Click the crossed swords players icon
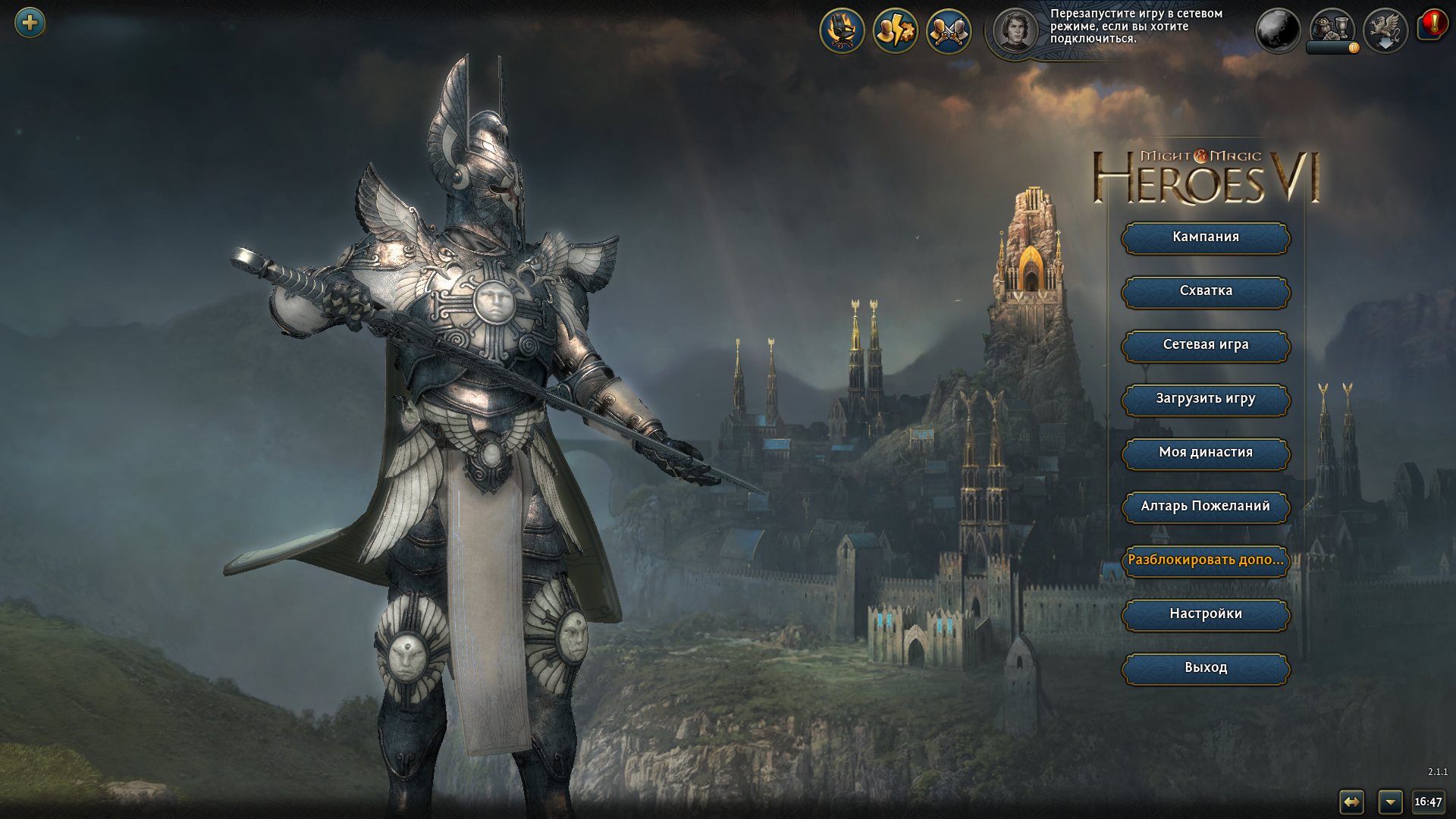1456x819 pixels. (x=949, y=31)
